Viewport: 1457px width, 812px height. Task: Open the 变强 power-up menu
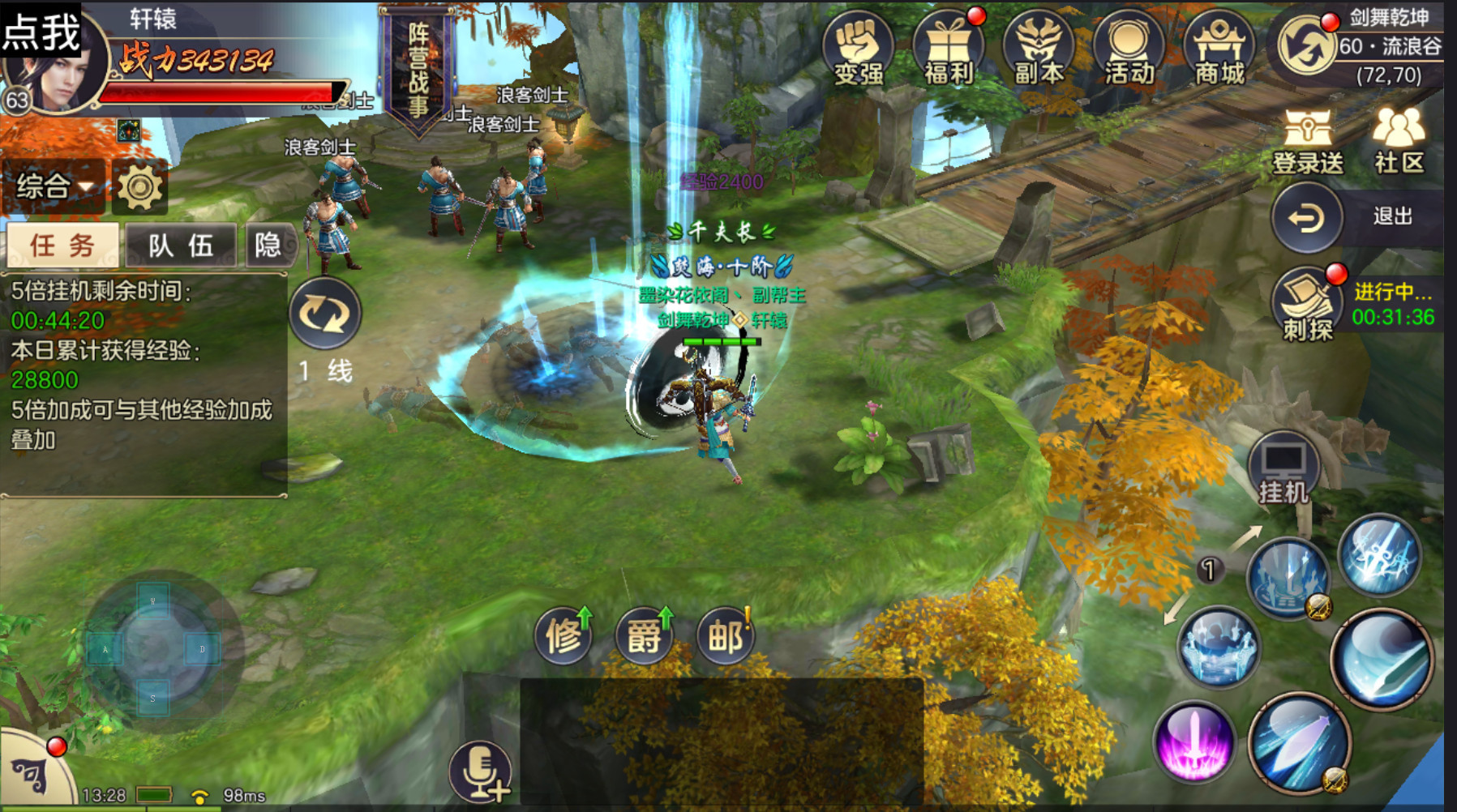[858, 49]
